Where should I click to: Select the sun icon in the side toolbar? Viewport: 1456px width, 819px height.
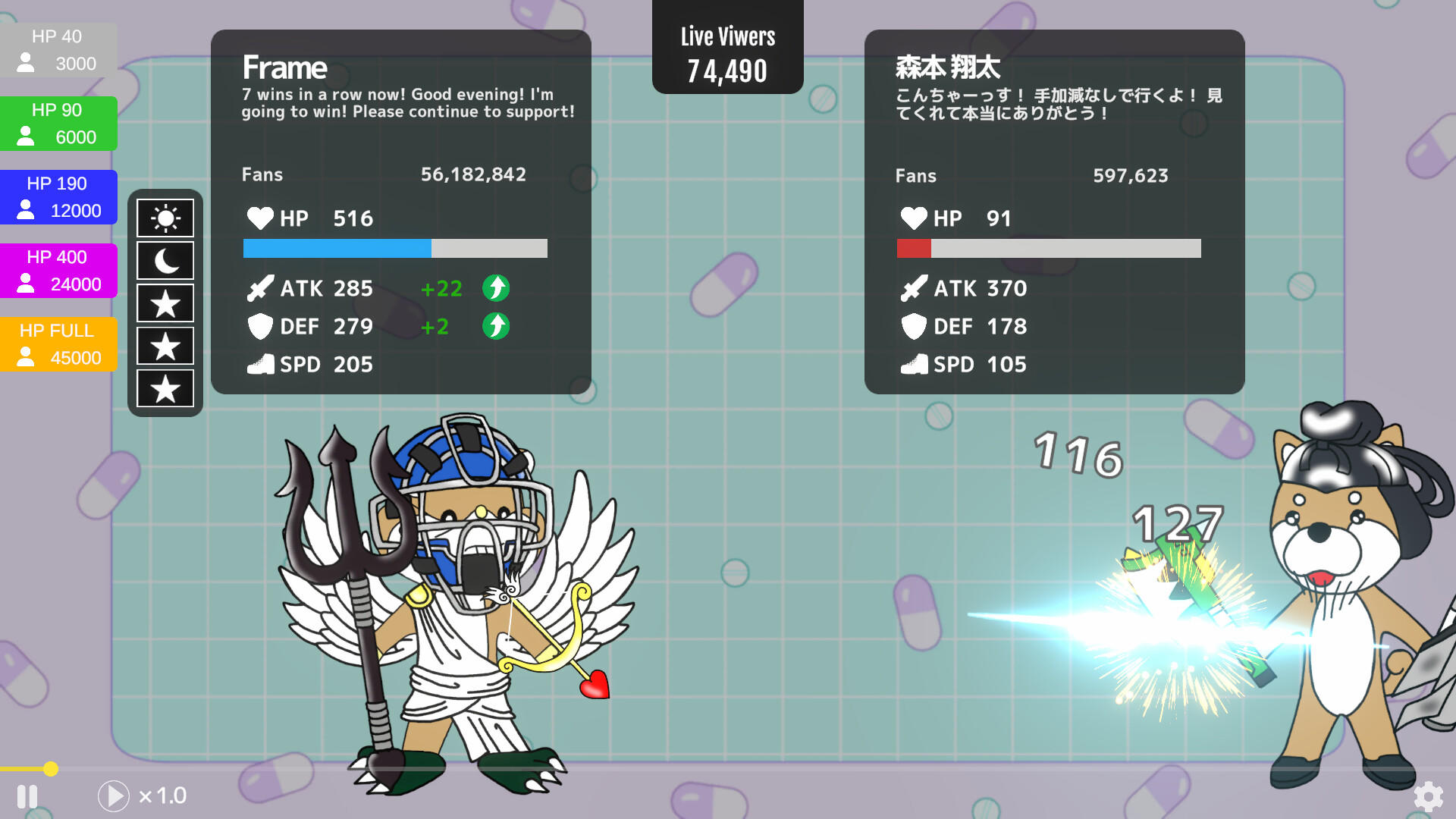click(165, 218)
